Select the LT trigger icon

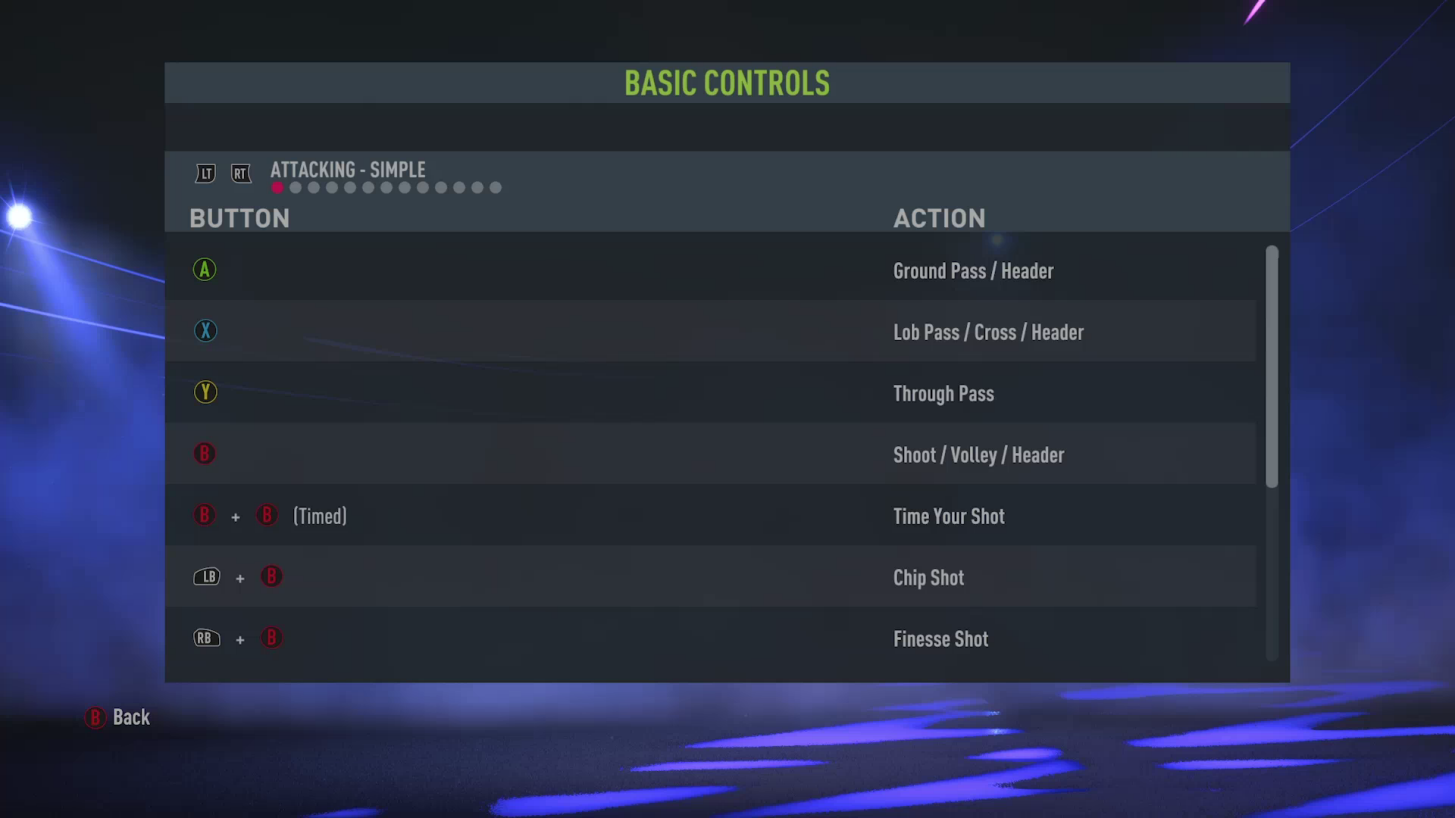(205, 173)
